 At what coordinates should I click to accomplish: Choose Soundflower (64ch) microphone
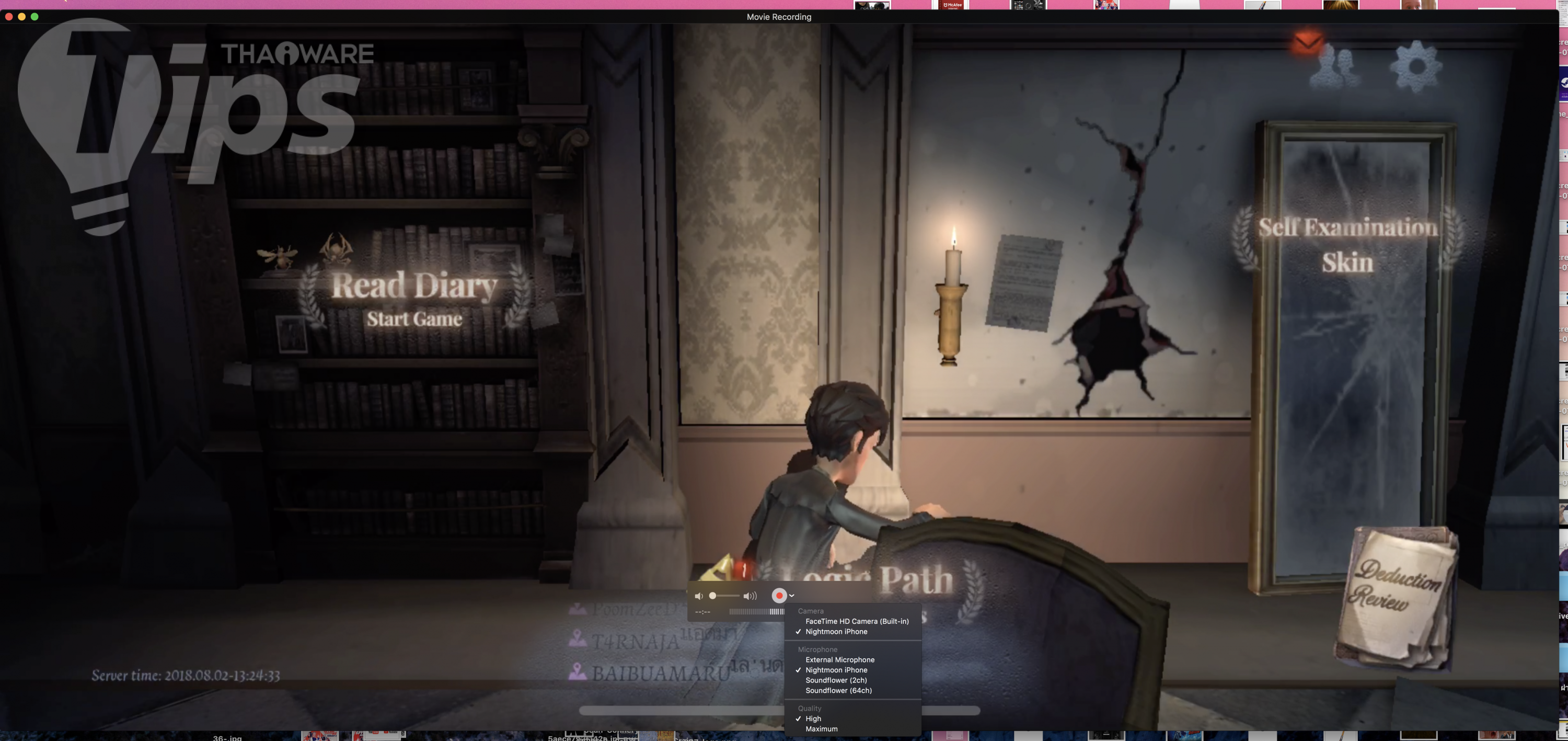point(838,690)
